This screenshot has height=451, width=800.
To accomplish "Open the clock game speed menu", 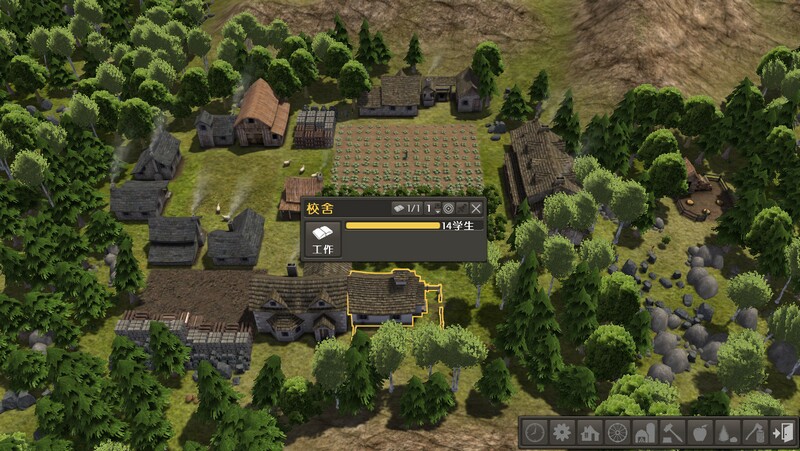I will pyautogui.click(x=535, y=432).
